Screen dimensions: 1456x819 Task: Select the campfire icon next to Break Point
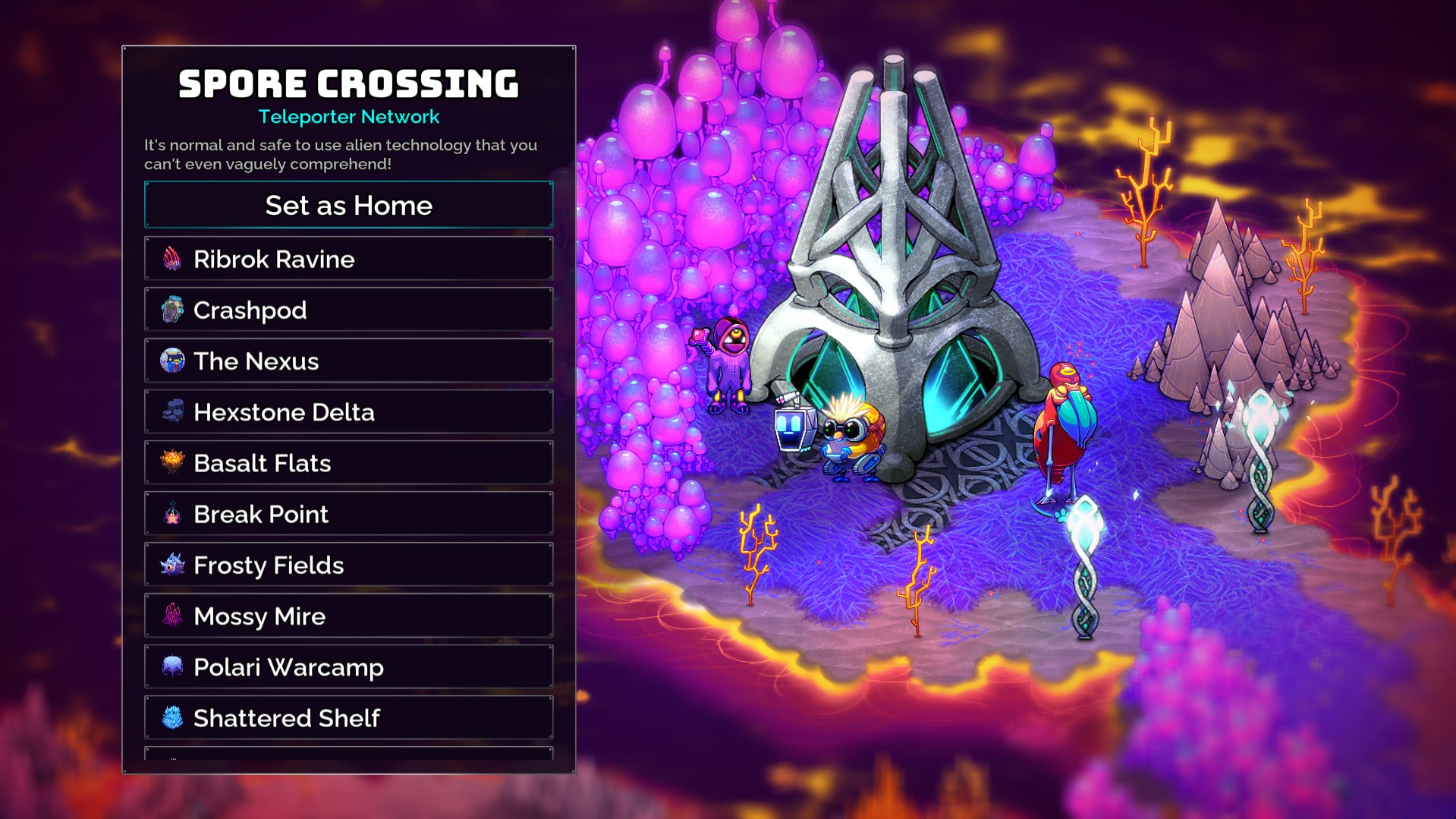(173, 514)
